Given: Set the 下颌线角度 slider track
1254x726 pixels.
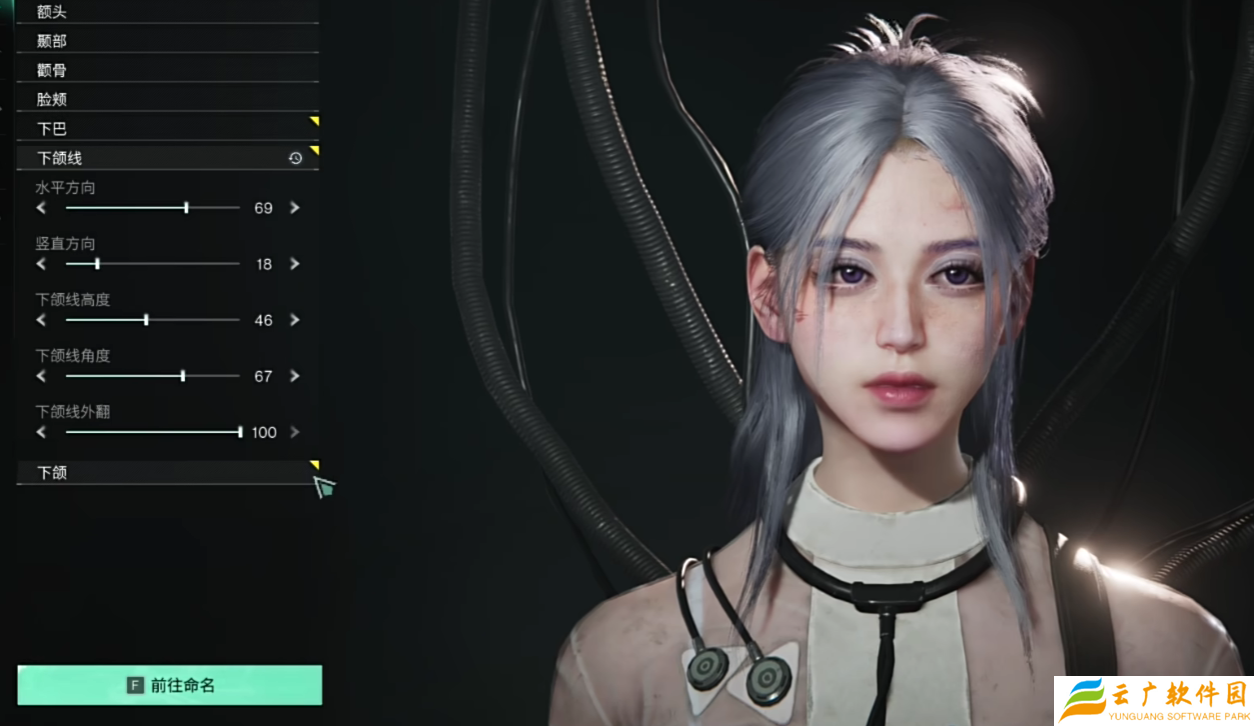Looking at the screenshot, I should point(152,376).
